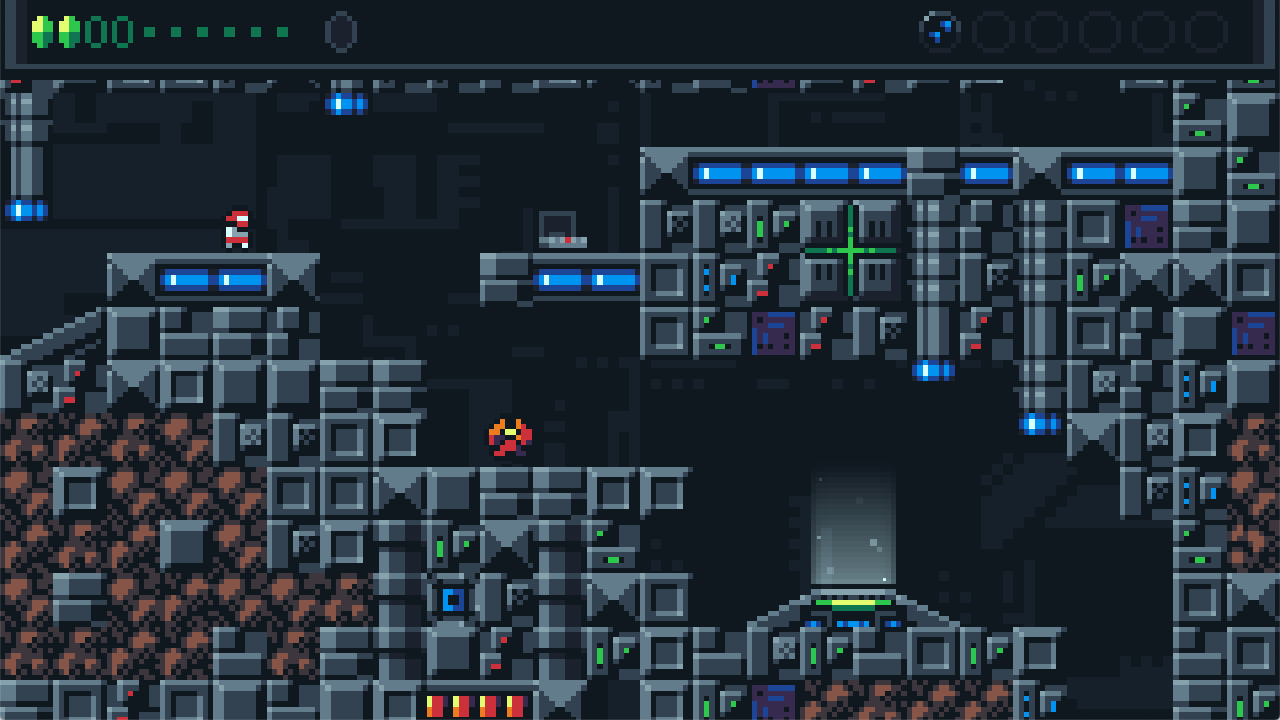Select the empty oval slot beside the dots
The width and height of the screenshot is (1280, 720).
tap(340, 33)
